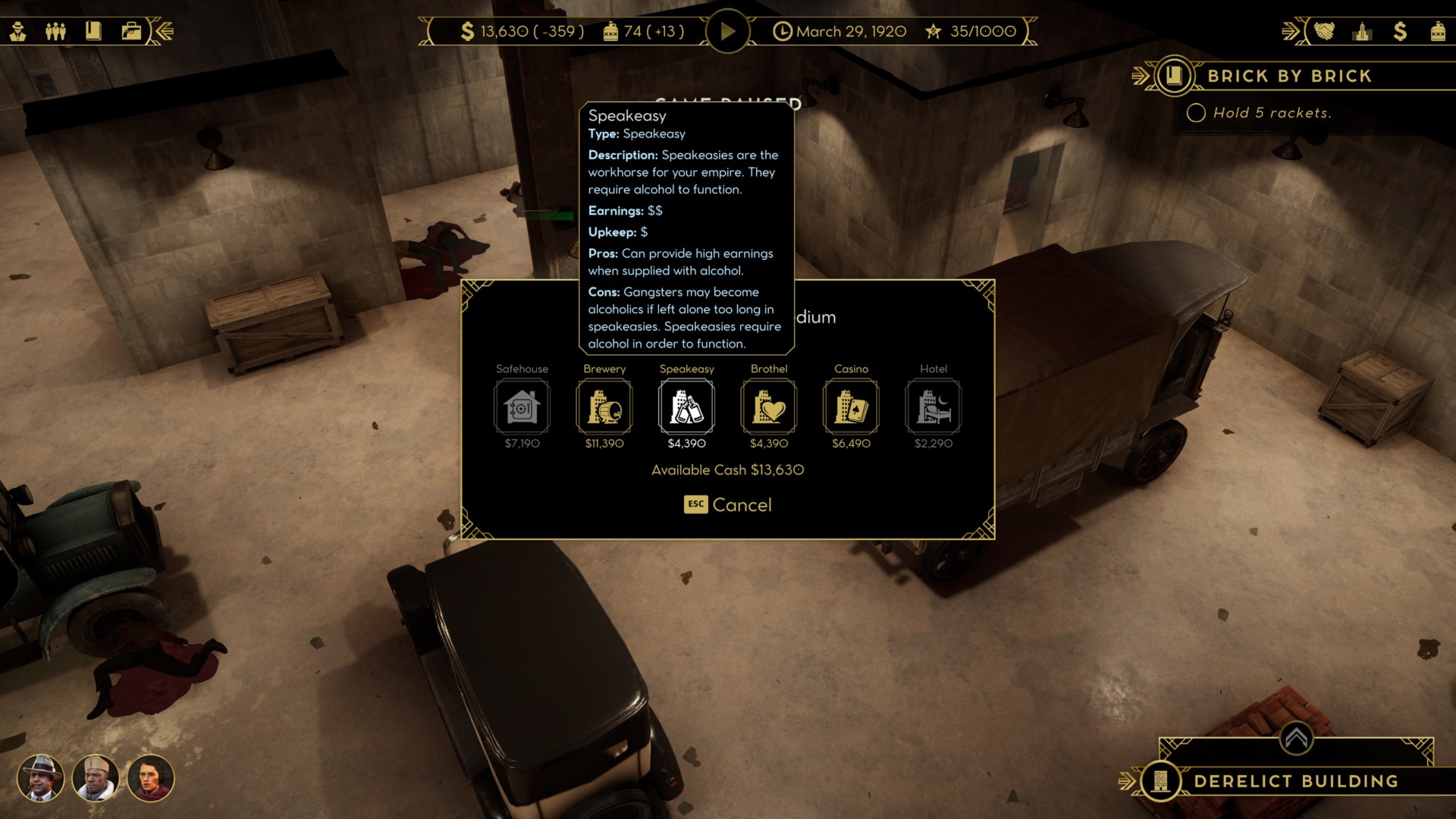The height and width of the screenshot is (819, 1456).
Task: Open the crew of three gangsters menu
Action: tap(55, 31)
